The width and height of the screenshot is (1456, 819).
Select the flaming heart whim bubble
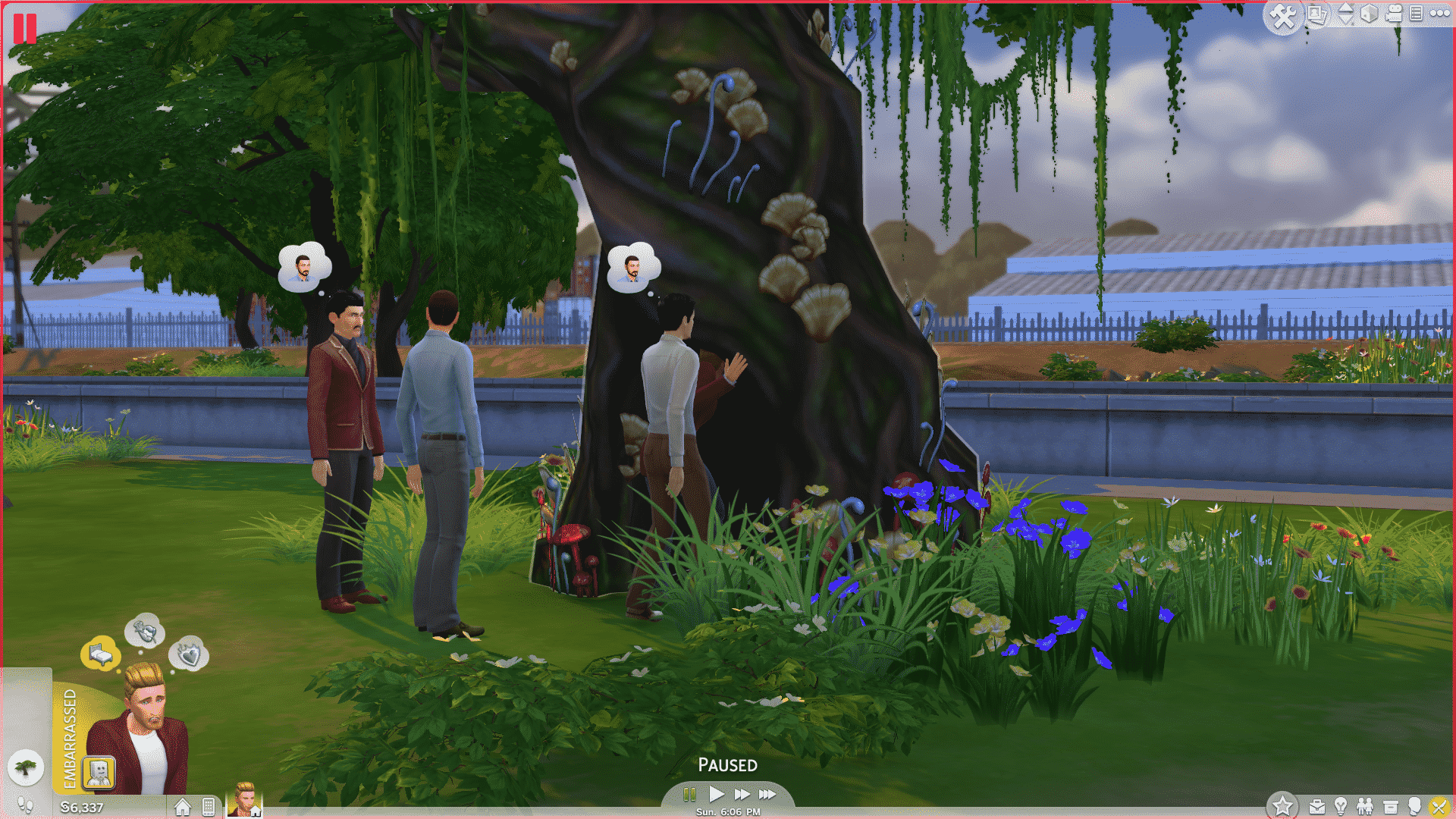point(188,654)
